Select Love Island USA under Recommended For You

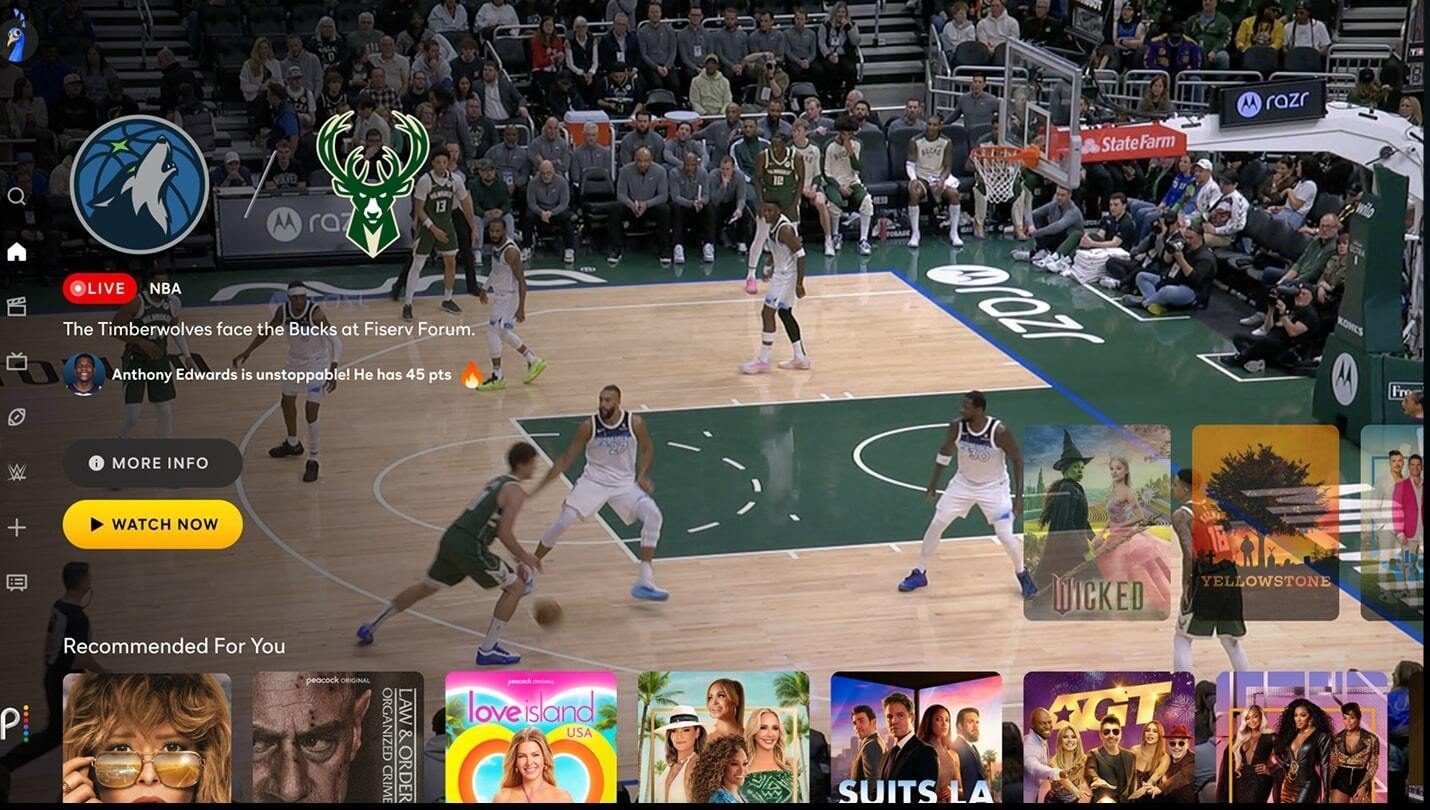point(530,740)
